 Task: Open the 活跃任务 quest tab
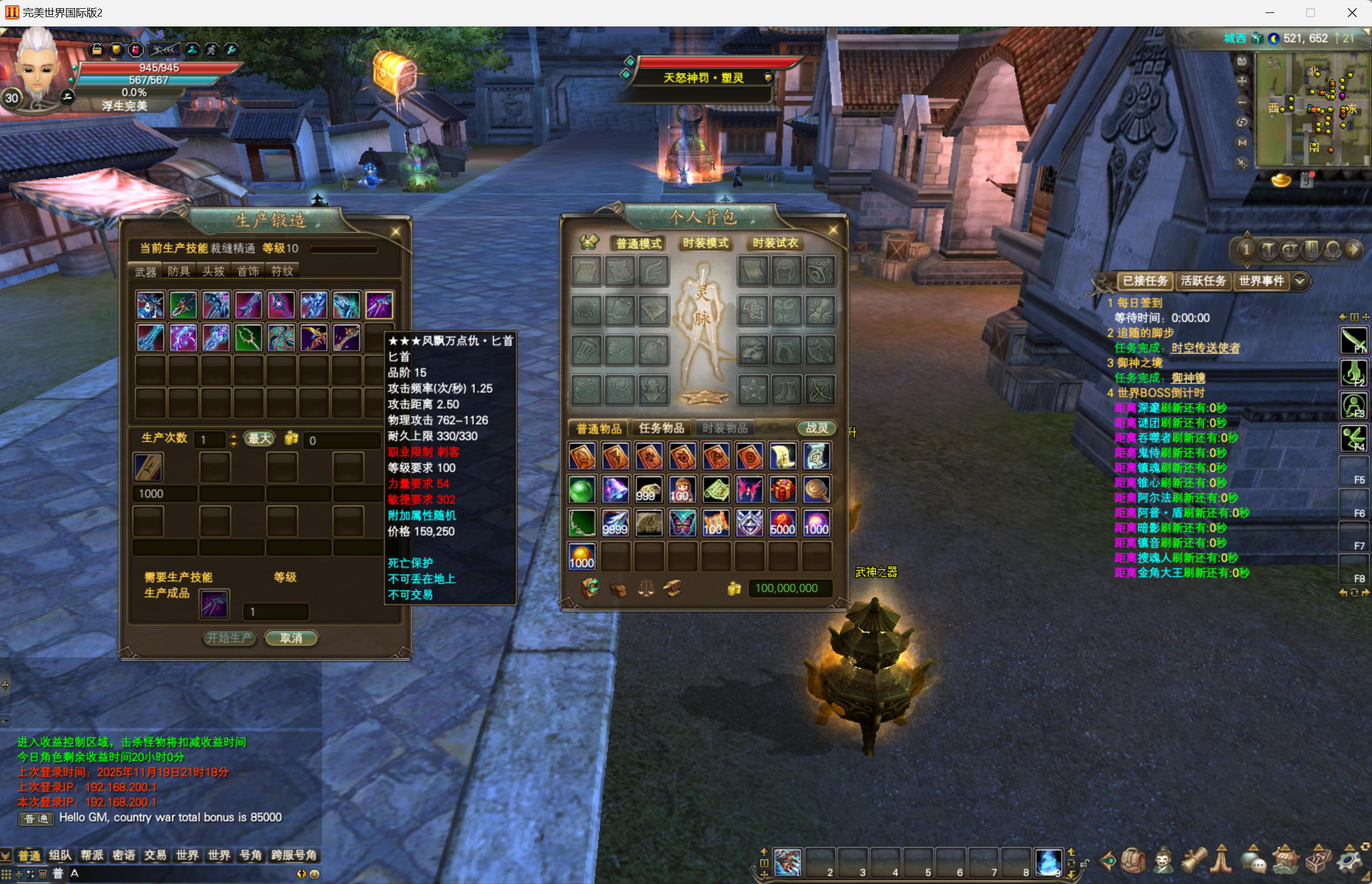tap(1203, 281)
